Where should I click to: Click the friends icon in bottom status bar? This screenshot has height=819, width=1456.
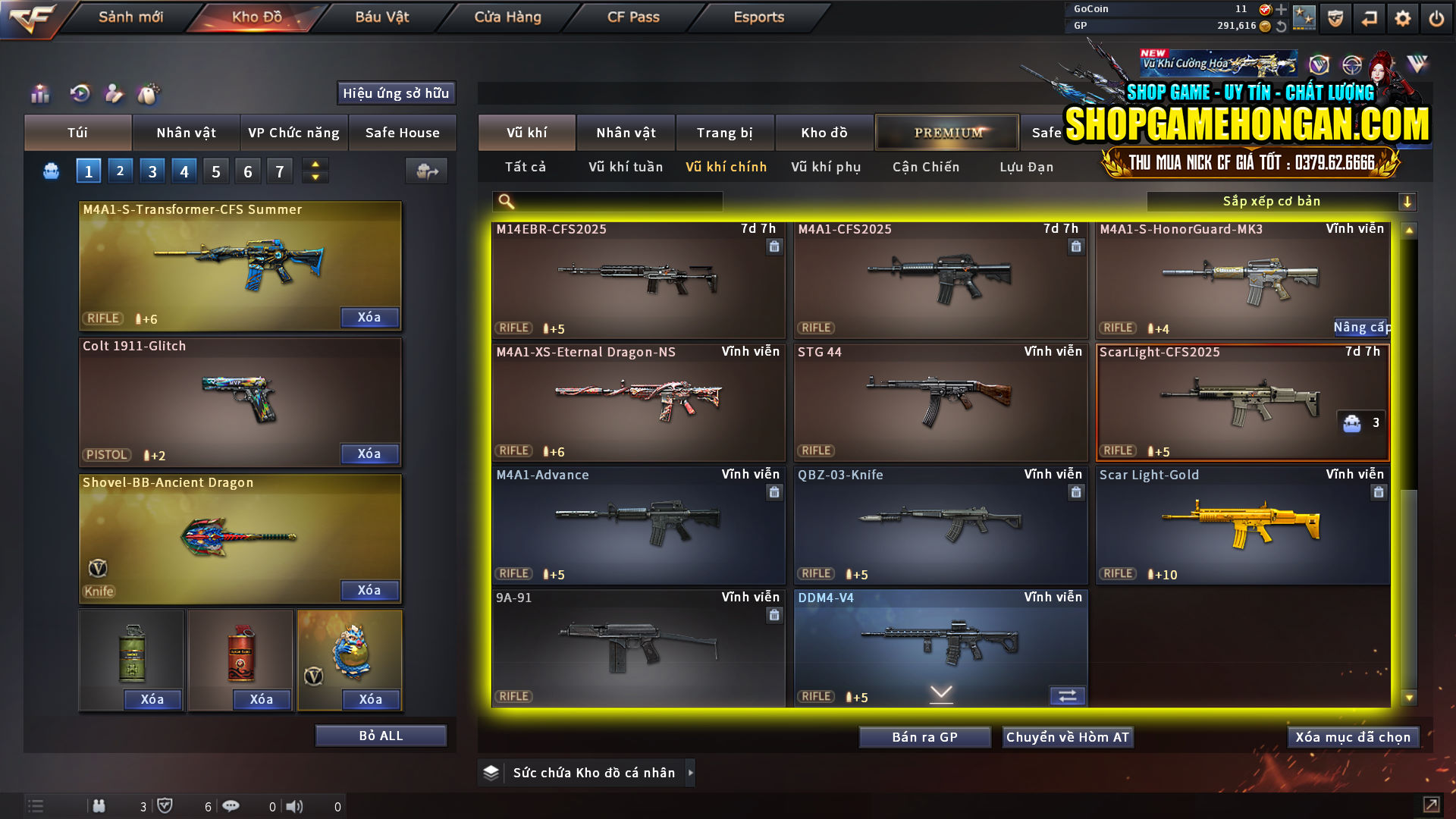click(x=99, y=806)
